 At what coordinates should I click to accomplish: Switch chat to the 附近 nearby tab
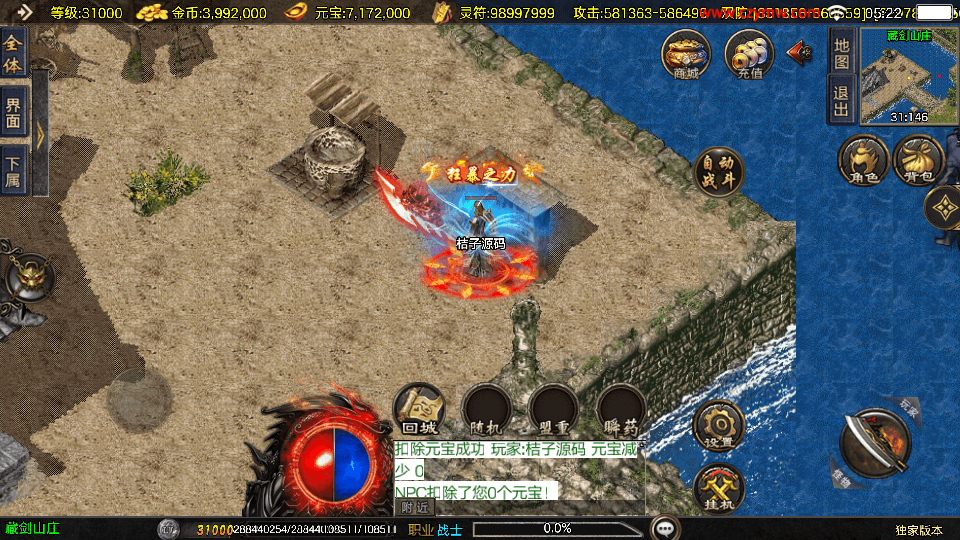coord(414,507)
